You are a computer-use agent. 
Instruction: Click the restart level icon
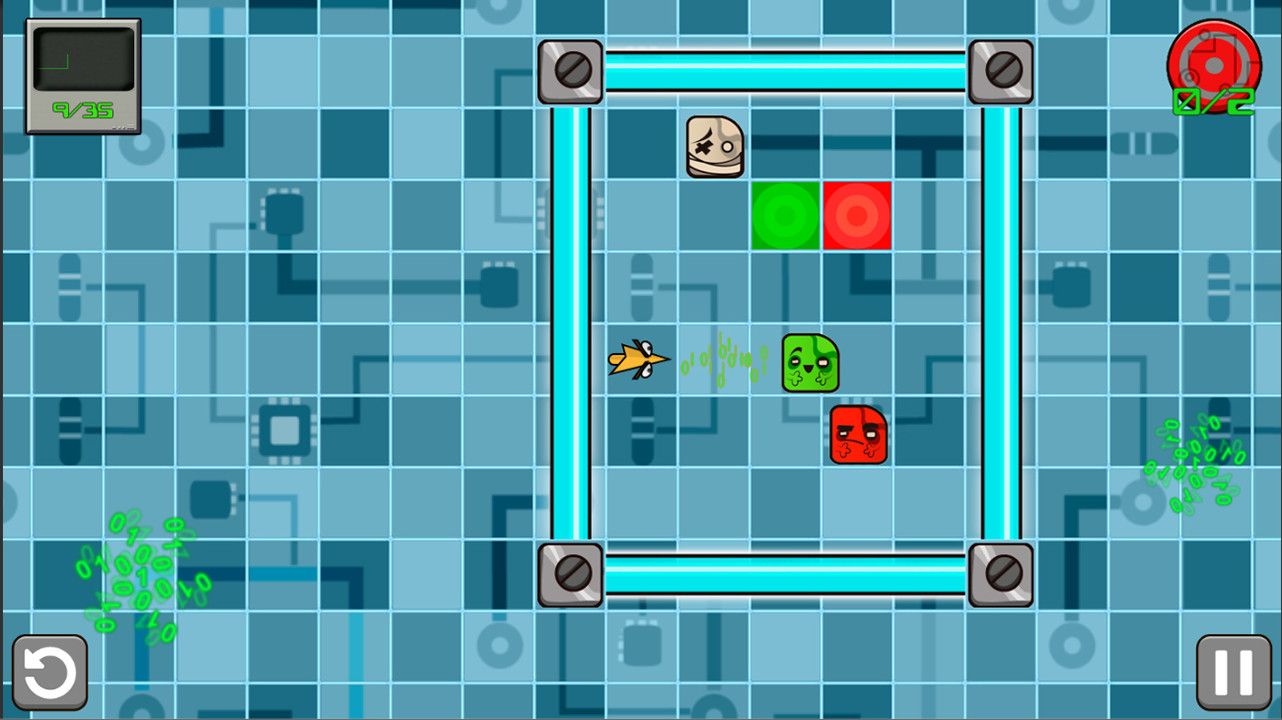point(49,670)
